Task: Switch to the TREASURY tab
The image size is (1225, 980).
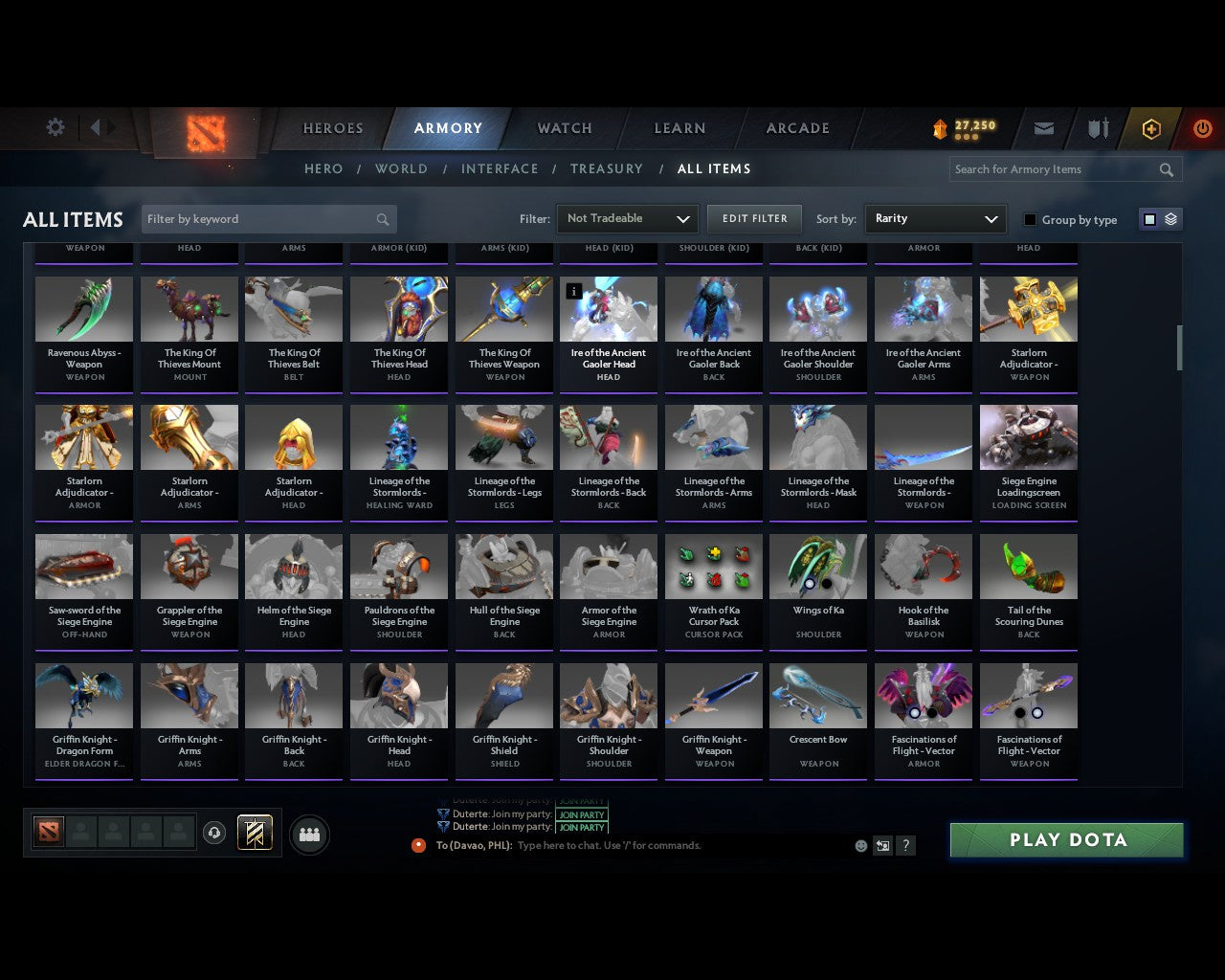Action: [x=607, y=168]
